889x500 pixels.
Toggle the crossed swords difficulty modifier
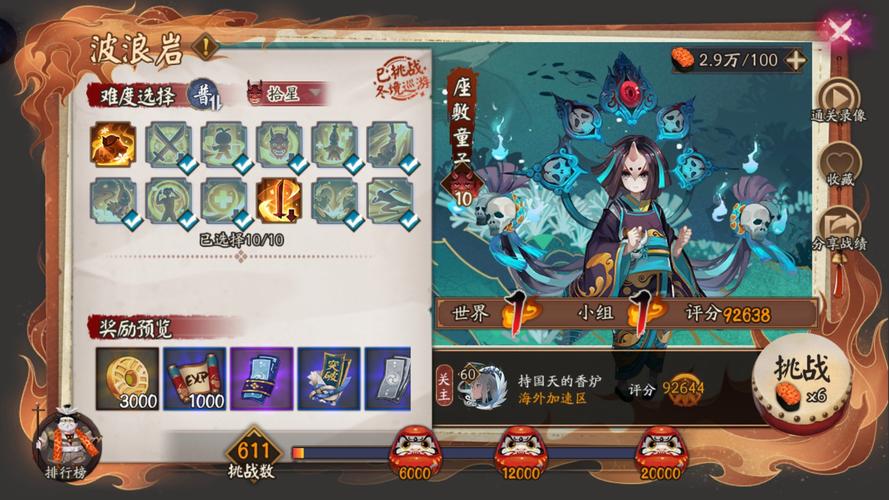(x=168, y=145)
